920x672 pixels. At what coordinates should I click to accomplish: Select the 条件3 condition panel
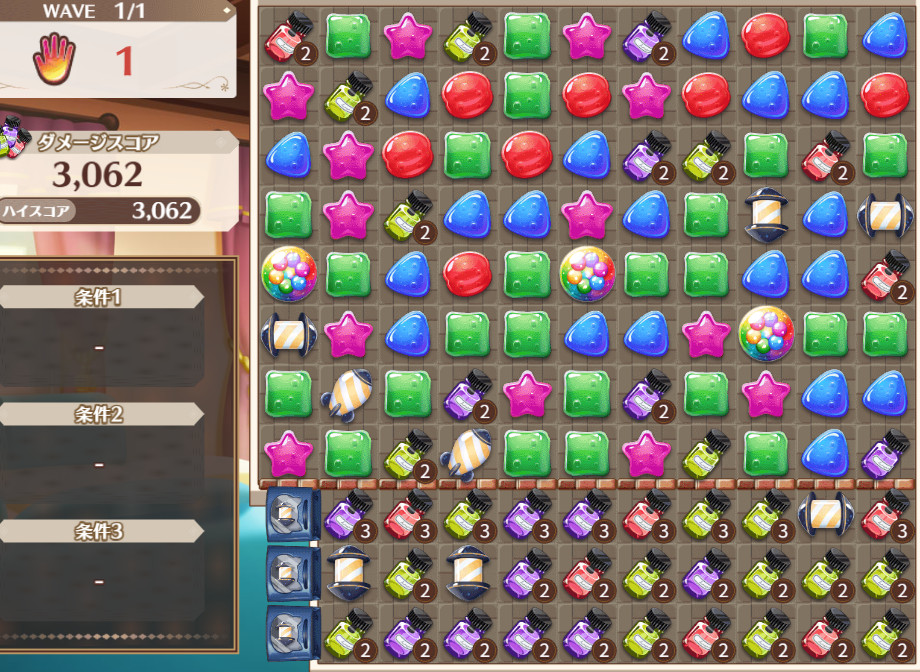(x=100, y=531)
